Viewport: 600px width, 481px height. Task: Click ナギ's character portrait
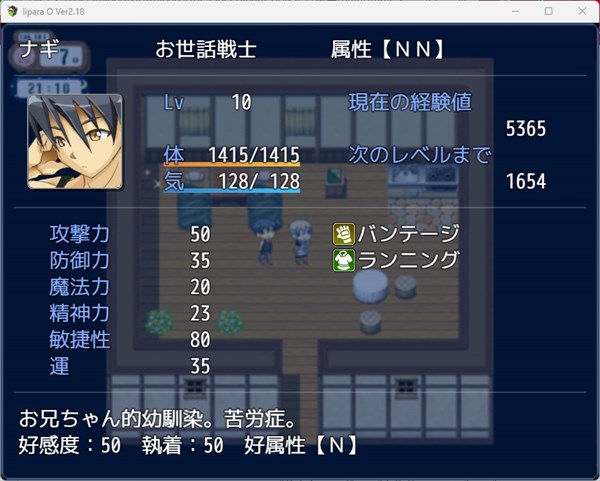(75, 141)
